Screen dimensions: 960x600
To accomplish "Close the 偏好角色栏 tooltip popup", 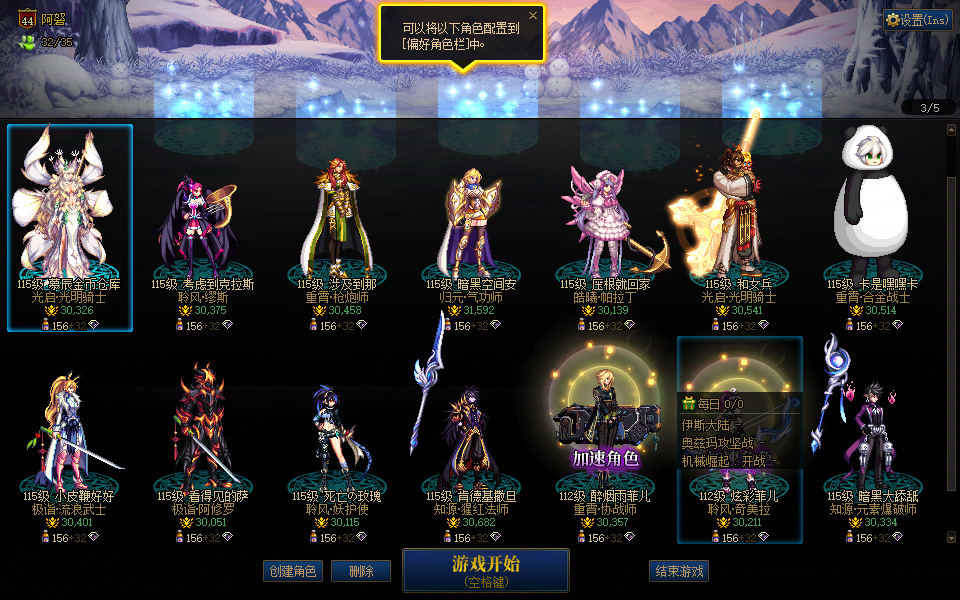I will (533, 15).
